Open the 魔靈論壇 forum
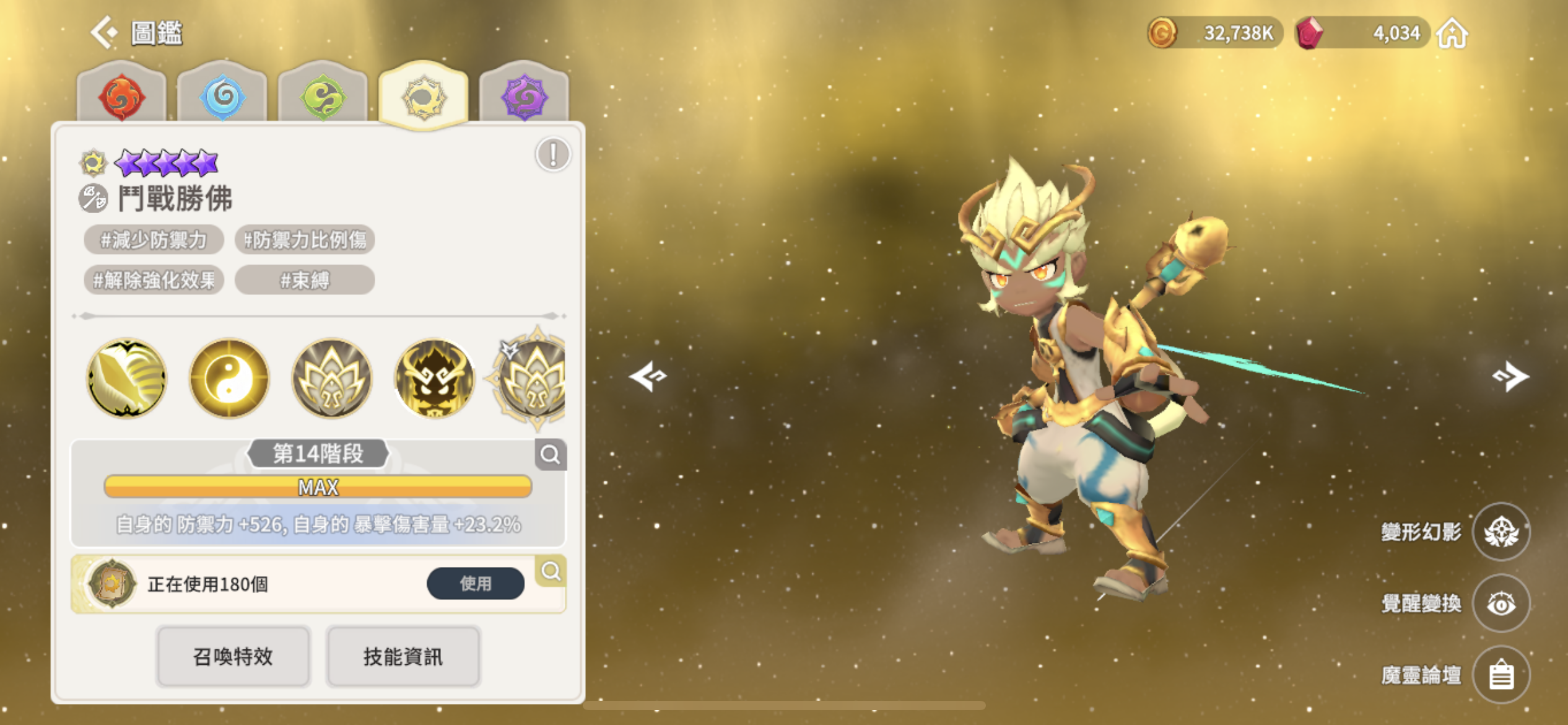This screenshot has height=725, width=1568. [x=1500, y=675]
